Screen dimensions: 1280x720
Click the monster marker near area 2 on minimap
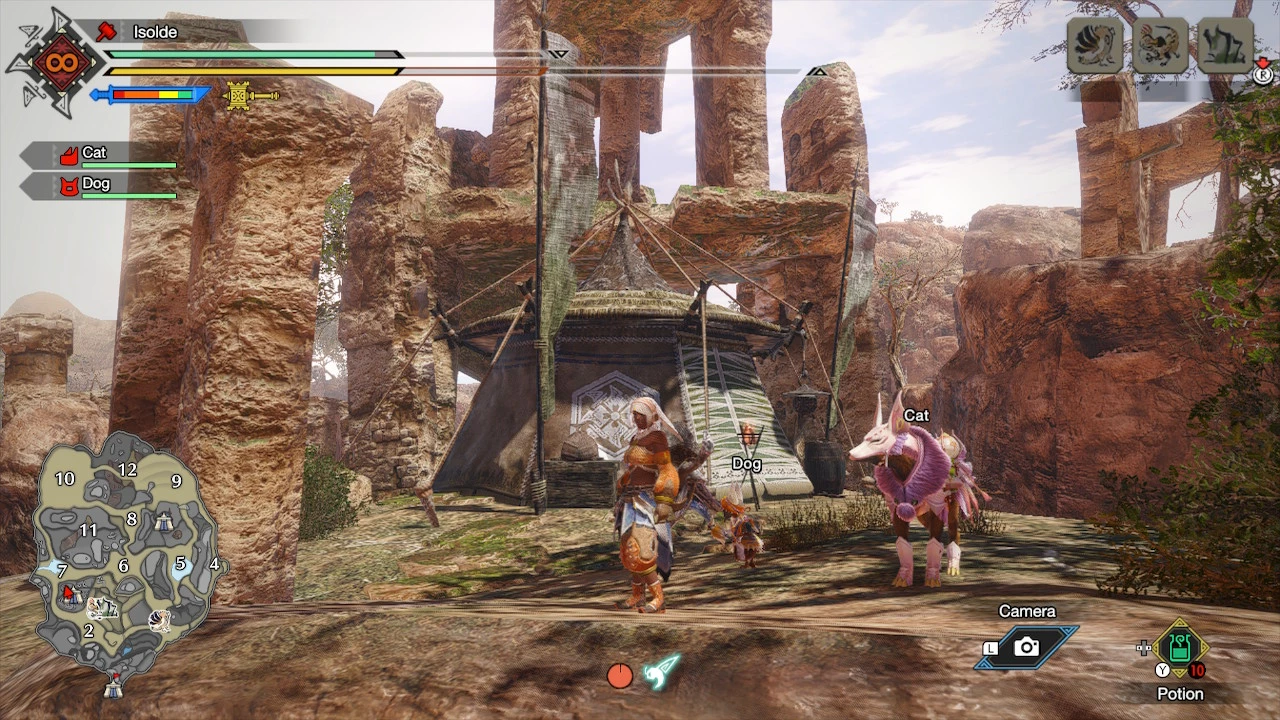(x=102, y=608)
